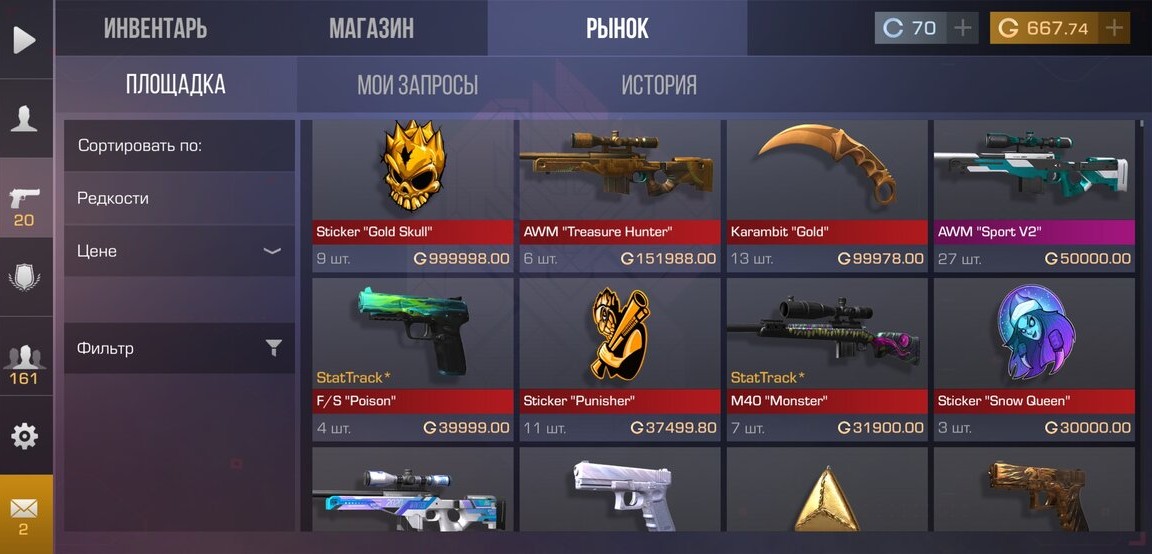Show the История sub-tab
The image size is (1152, 554).
point(658,85)
